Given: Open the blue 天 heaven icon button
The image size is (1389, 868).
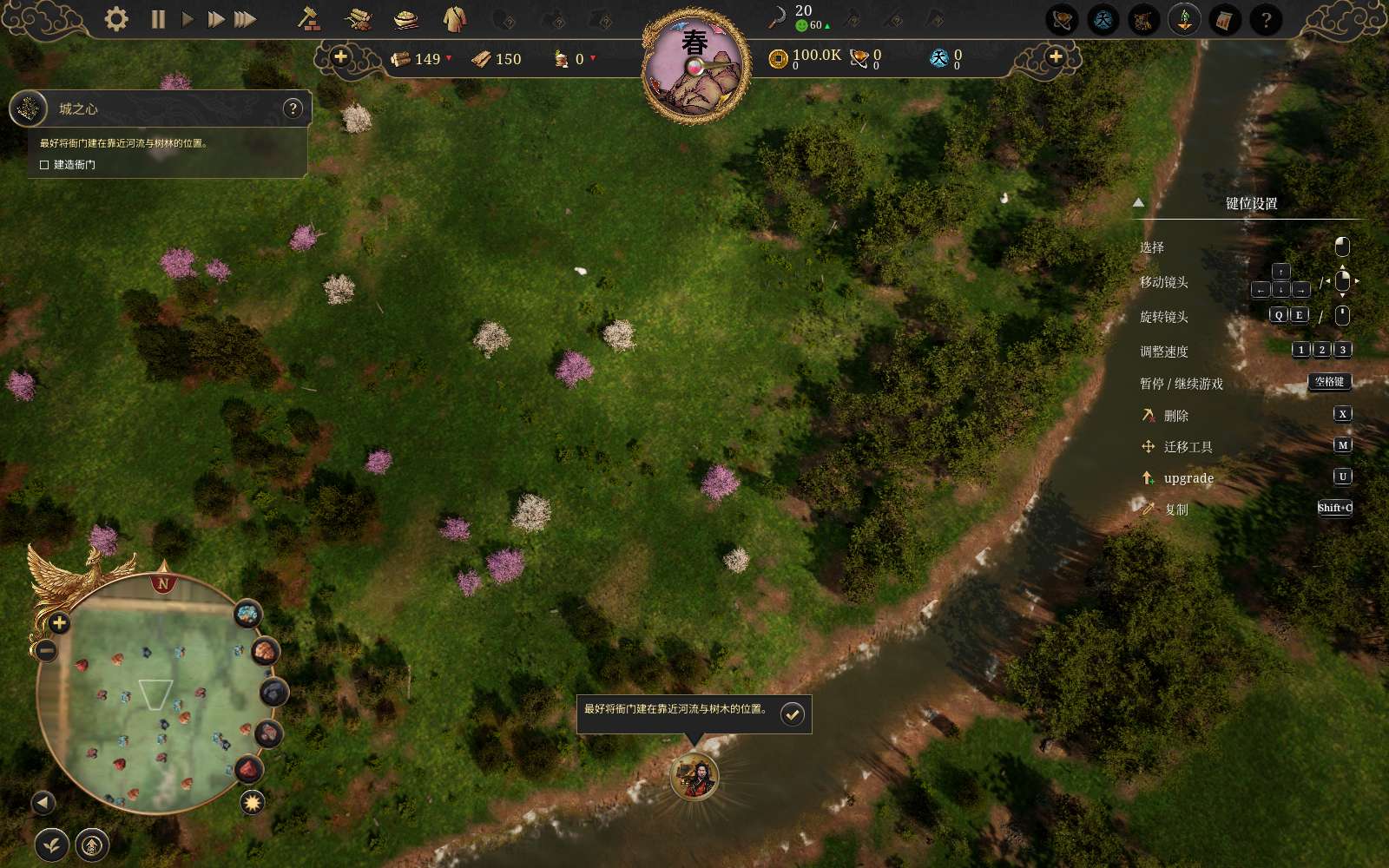Looking at the screenshot, I should tap(1103, 20).
